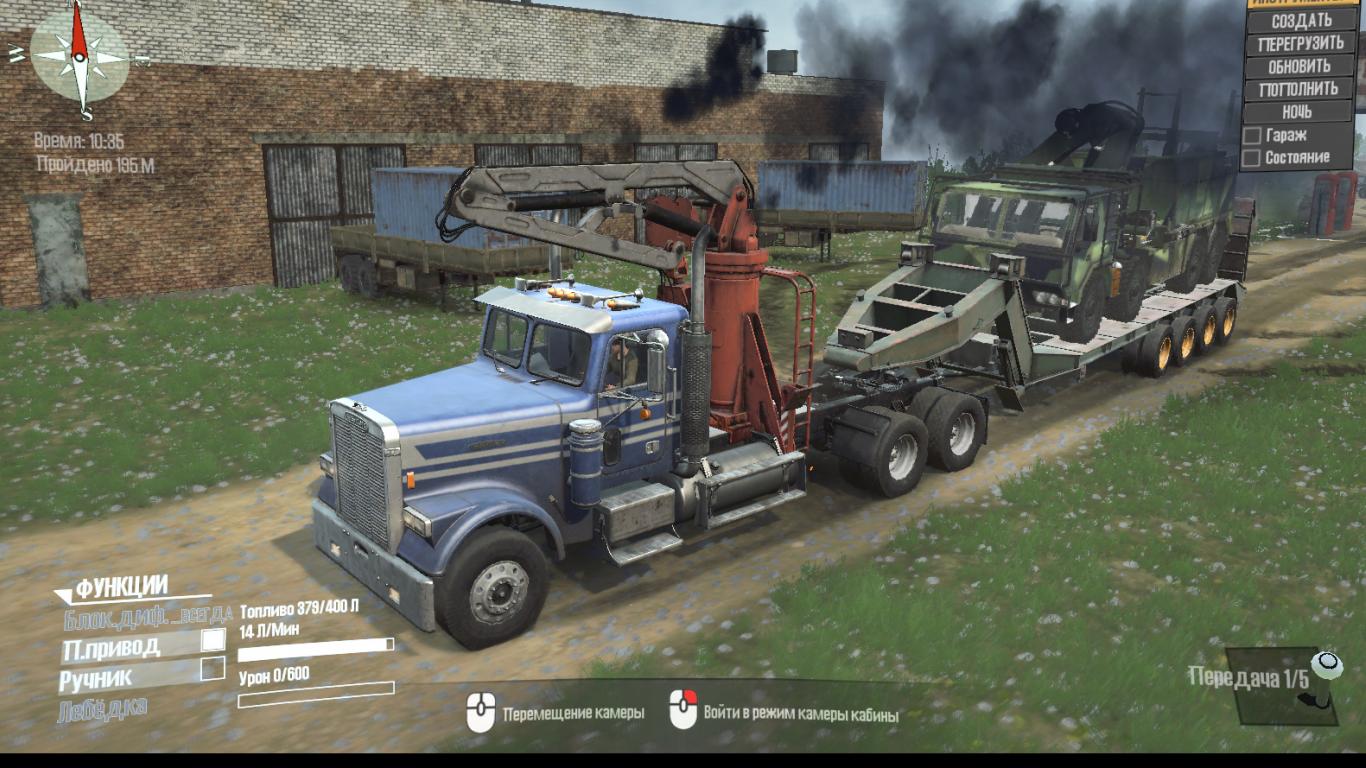
Task: Enable the Состояние checkbox
Action: click(1251, 158)
